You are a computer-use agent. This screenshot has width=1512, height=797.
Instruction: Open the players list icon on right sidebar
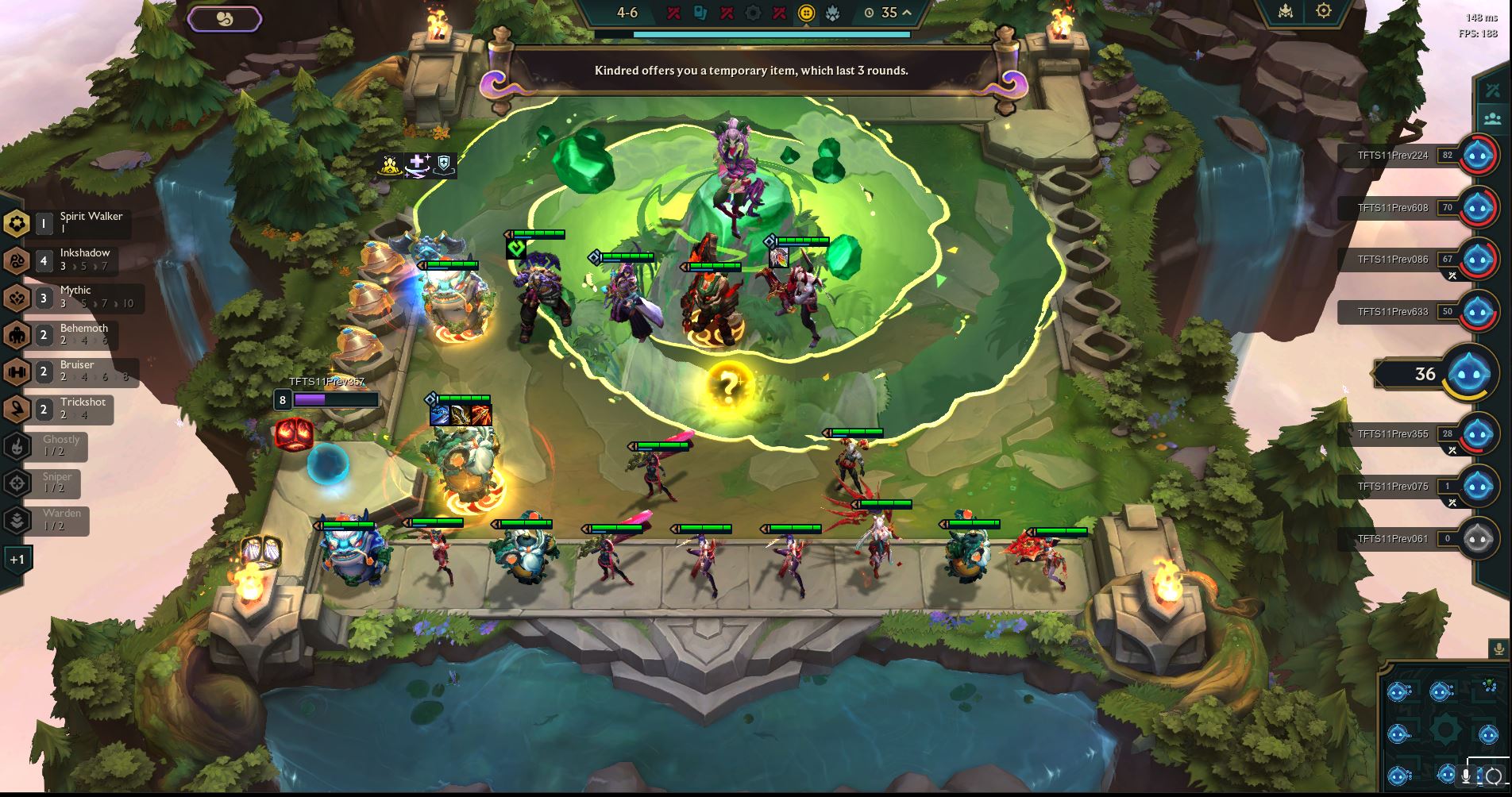coord(1492,119)
